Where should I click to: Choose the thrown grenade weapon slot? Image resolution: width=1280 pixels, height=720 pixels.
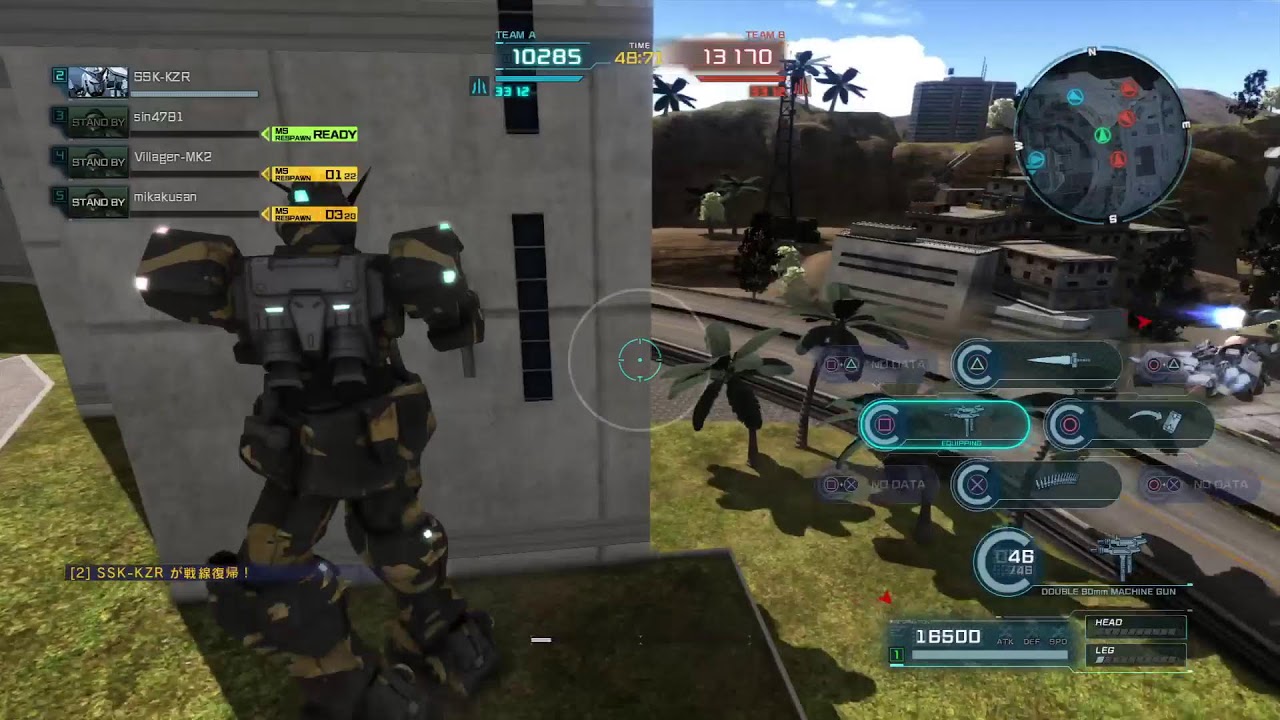1128,424
